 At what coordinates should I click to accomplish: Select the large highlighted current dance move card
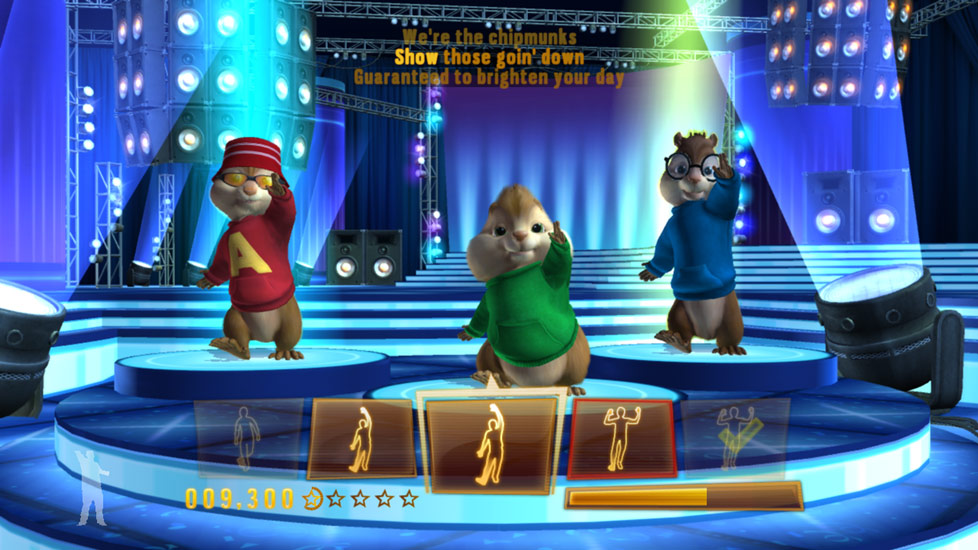[x=491, y=441]
